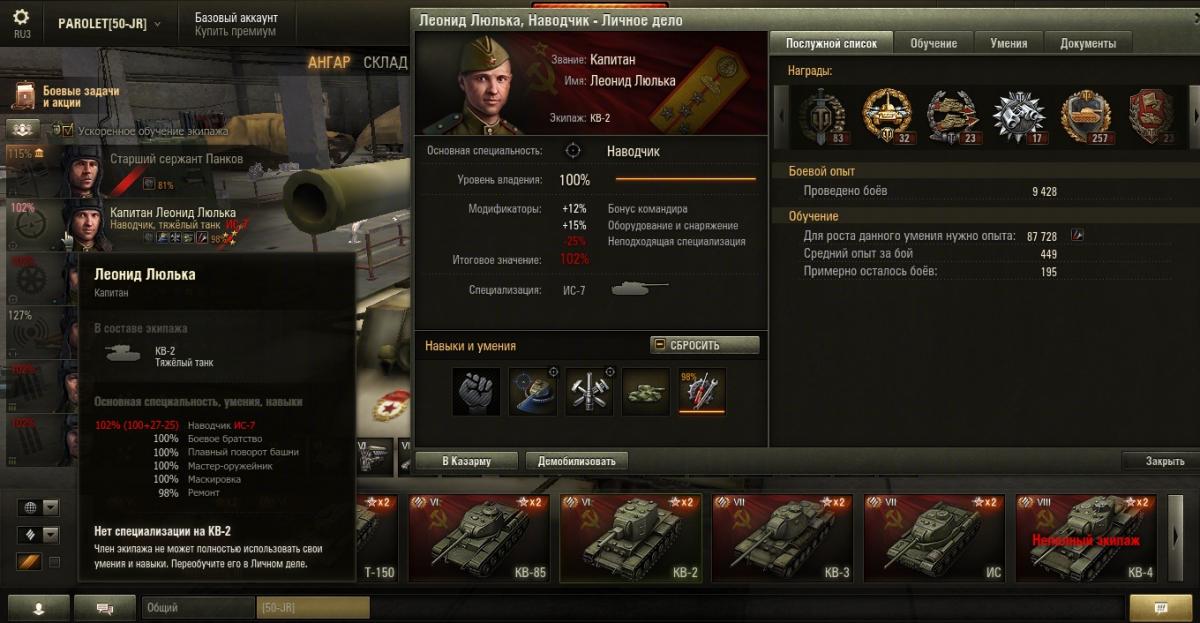The height and width of the screenshot is (623, 1200).
Task: Select crew member Старший сержант Панков
Action: coord(176,158)
